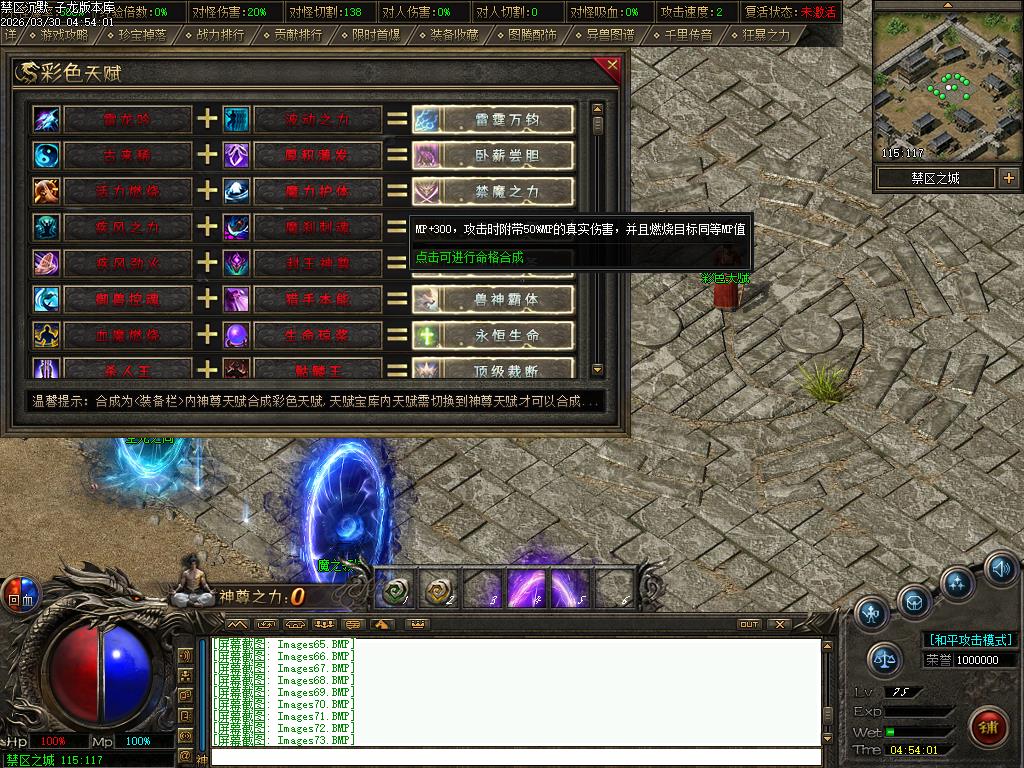Choose the 卧薪尝胆 synthesis result
Viewport: 1024px width, 768px height.
506,156
